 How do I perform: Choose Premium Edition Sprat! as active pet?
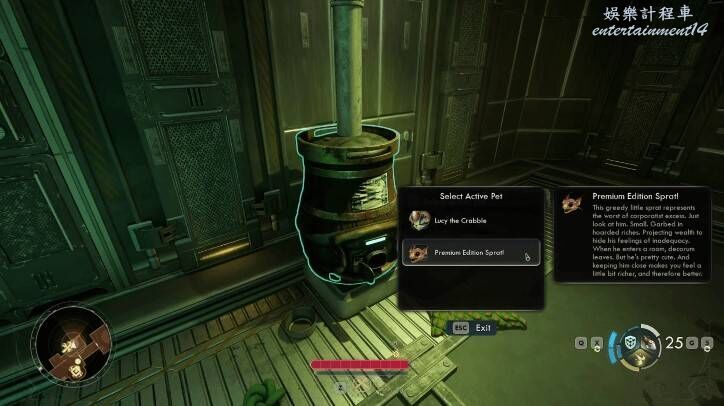(x=470, y=253)
